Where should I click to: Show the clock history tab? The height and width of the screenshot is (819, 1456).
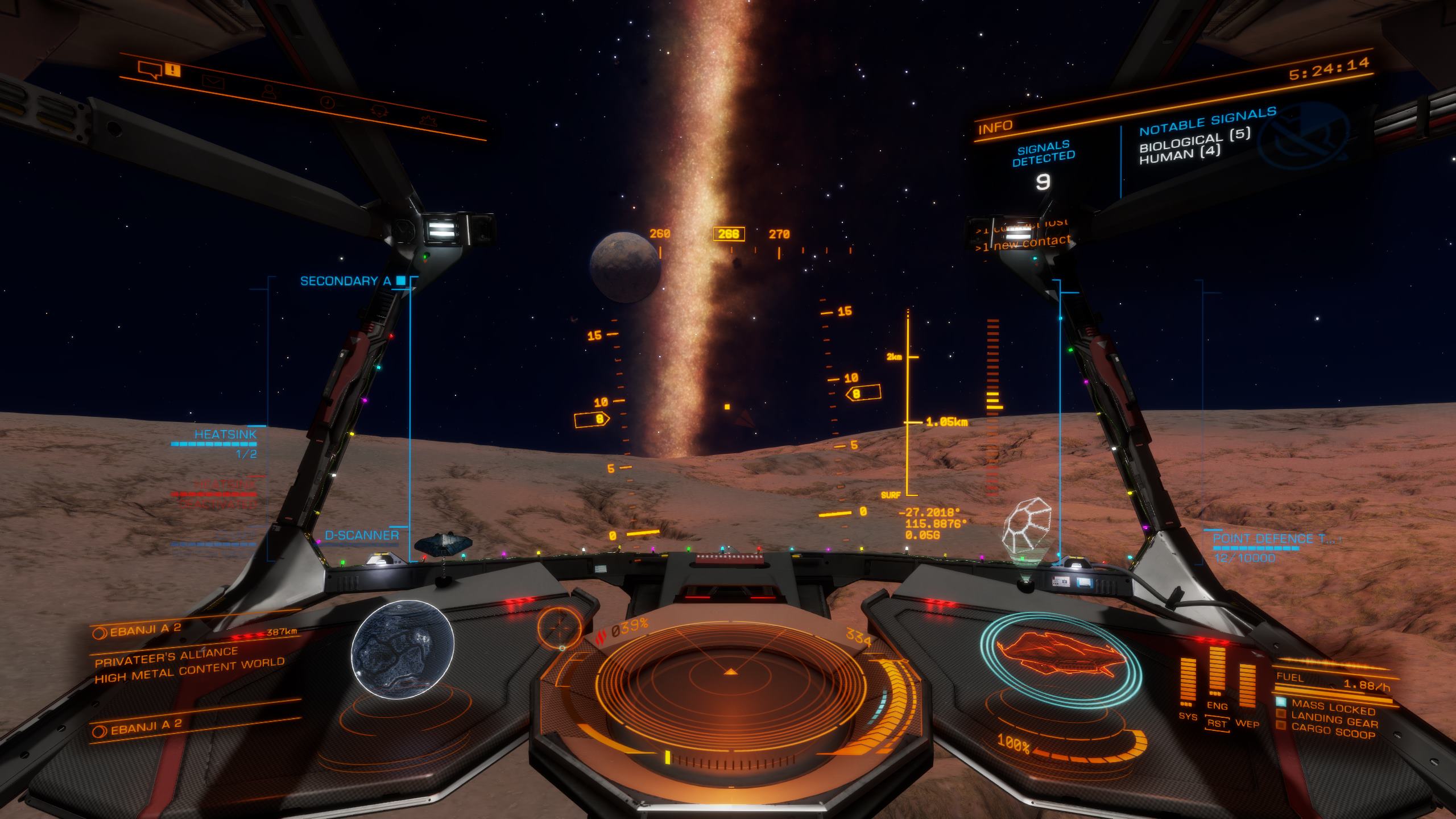tap(327, 102)
